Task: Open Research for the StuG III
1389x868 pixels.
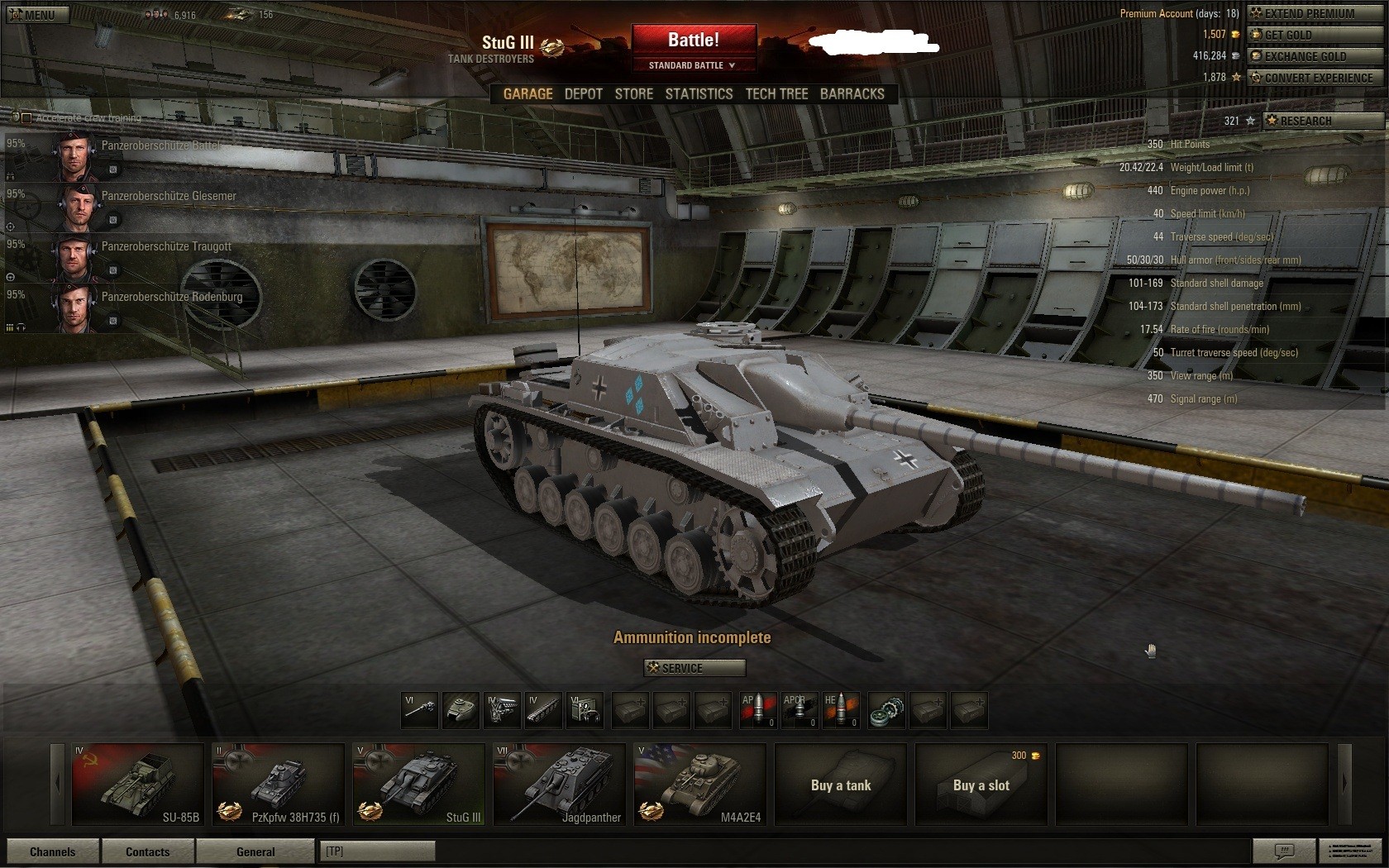Action: (x=1323, y=121)
